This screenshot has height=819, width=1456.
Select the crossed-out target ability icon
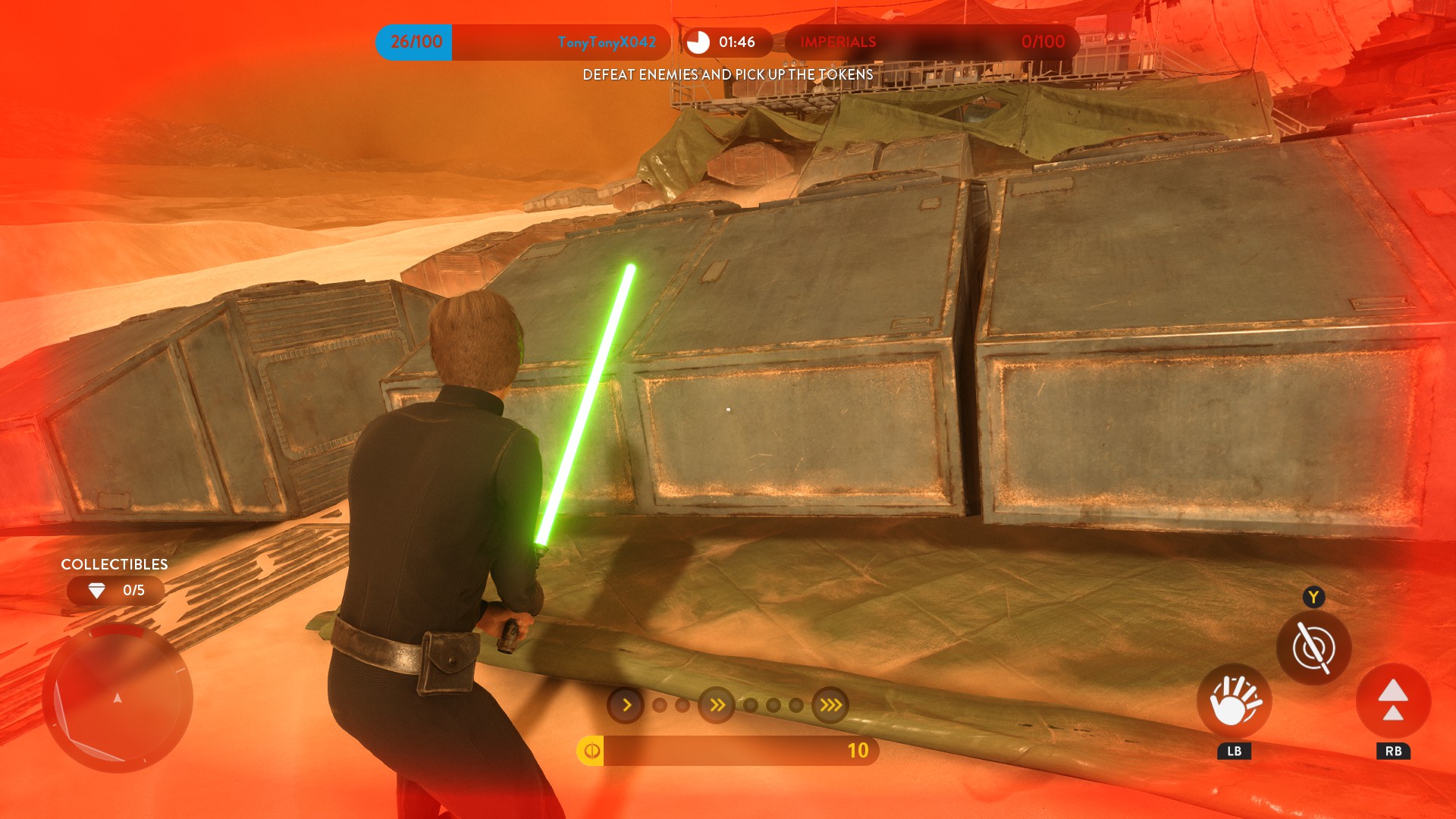1313,648
